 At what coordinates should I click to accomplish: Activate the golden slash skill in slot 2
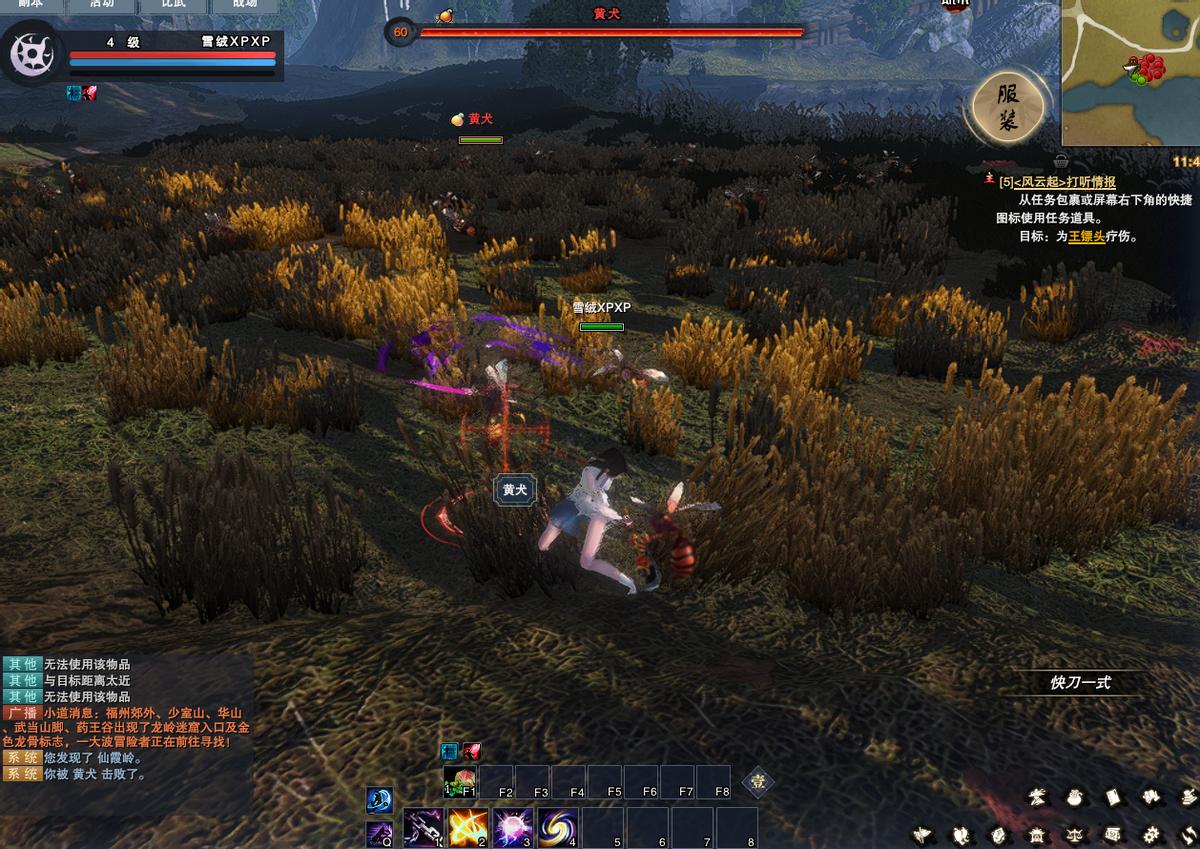coord(468,828)
